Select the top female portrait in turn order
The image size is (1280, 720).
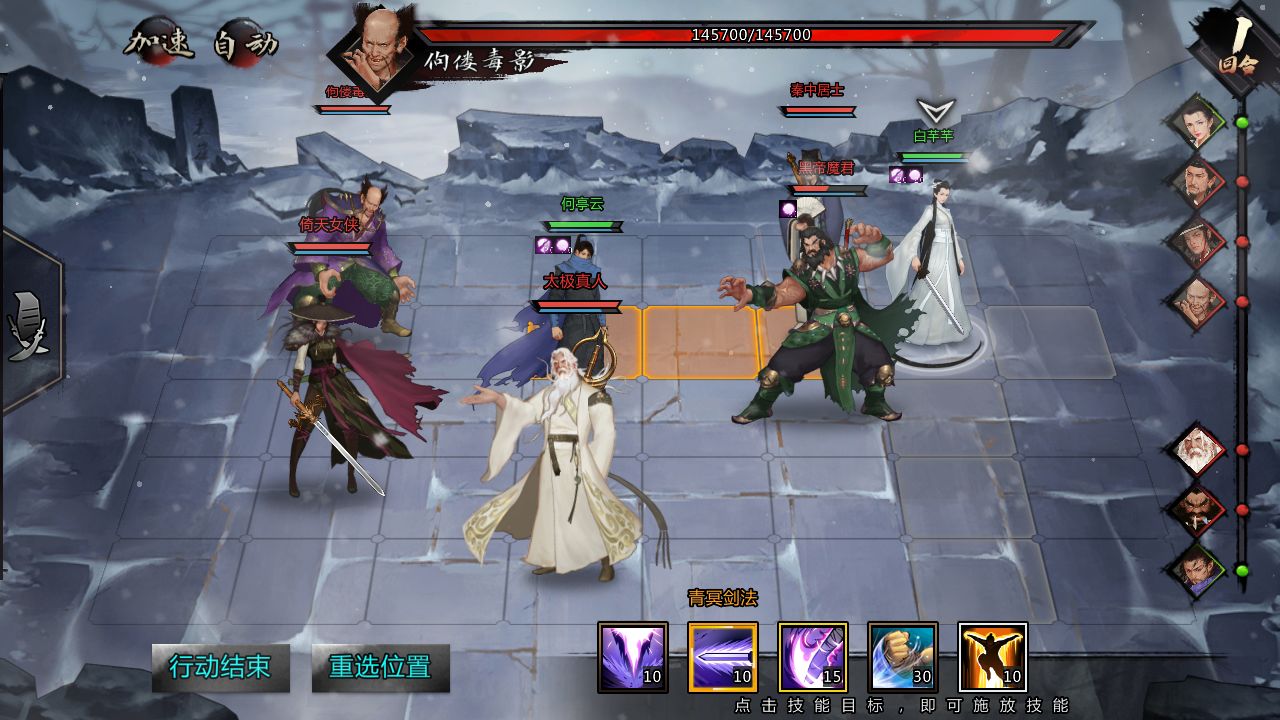(1198, 122)
